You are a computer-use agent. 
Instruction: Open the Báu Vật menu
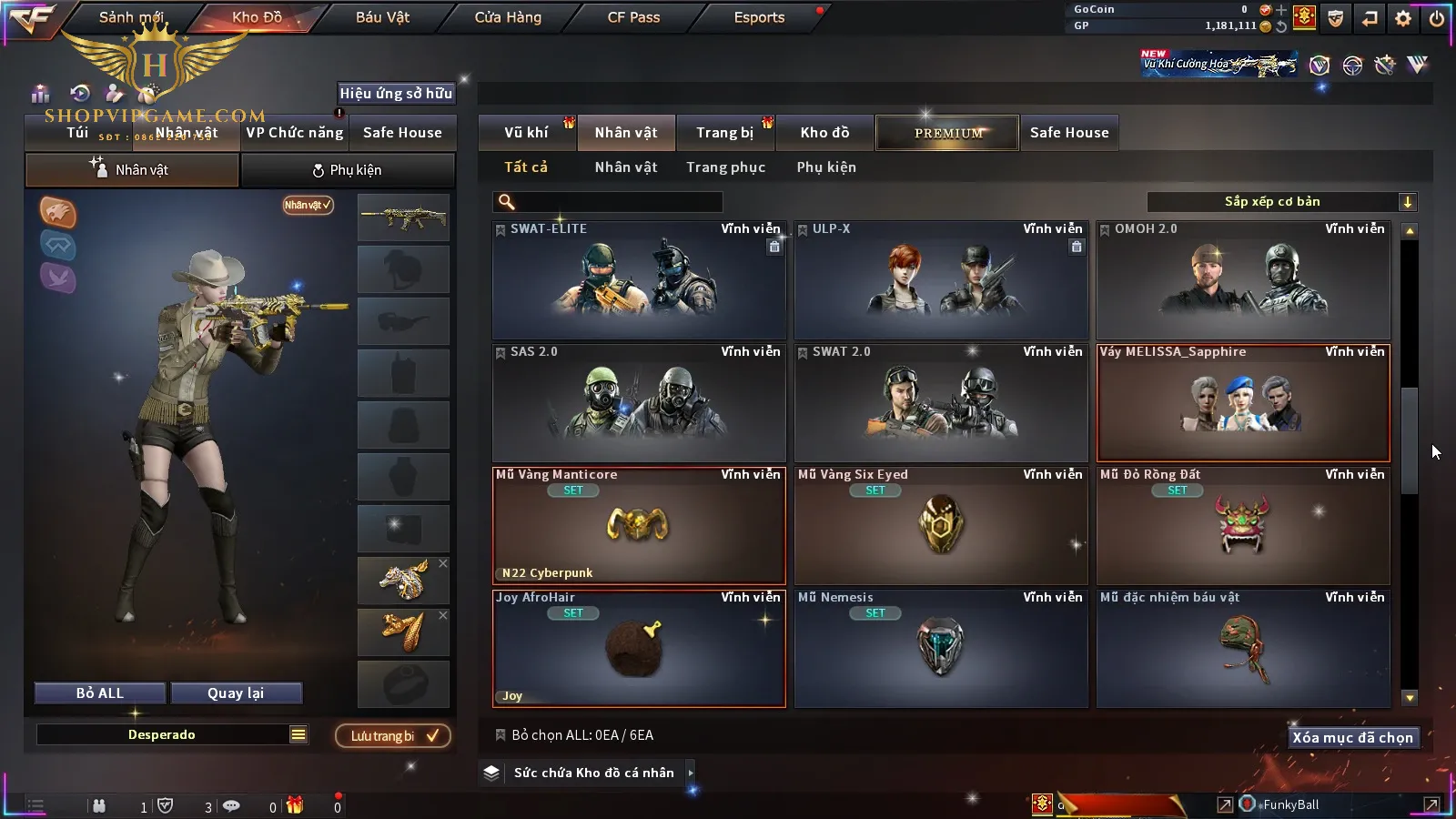coord(382,17)
